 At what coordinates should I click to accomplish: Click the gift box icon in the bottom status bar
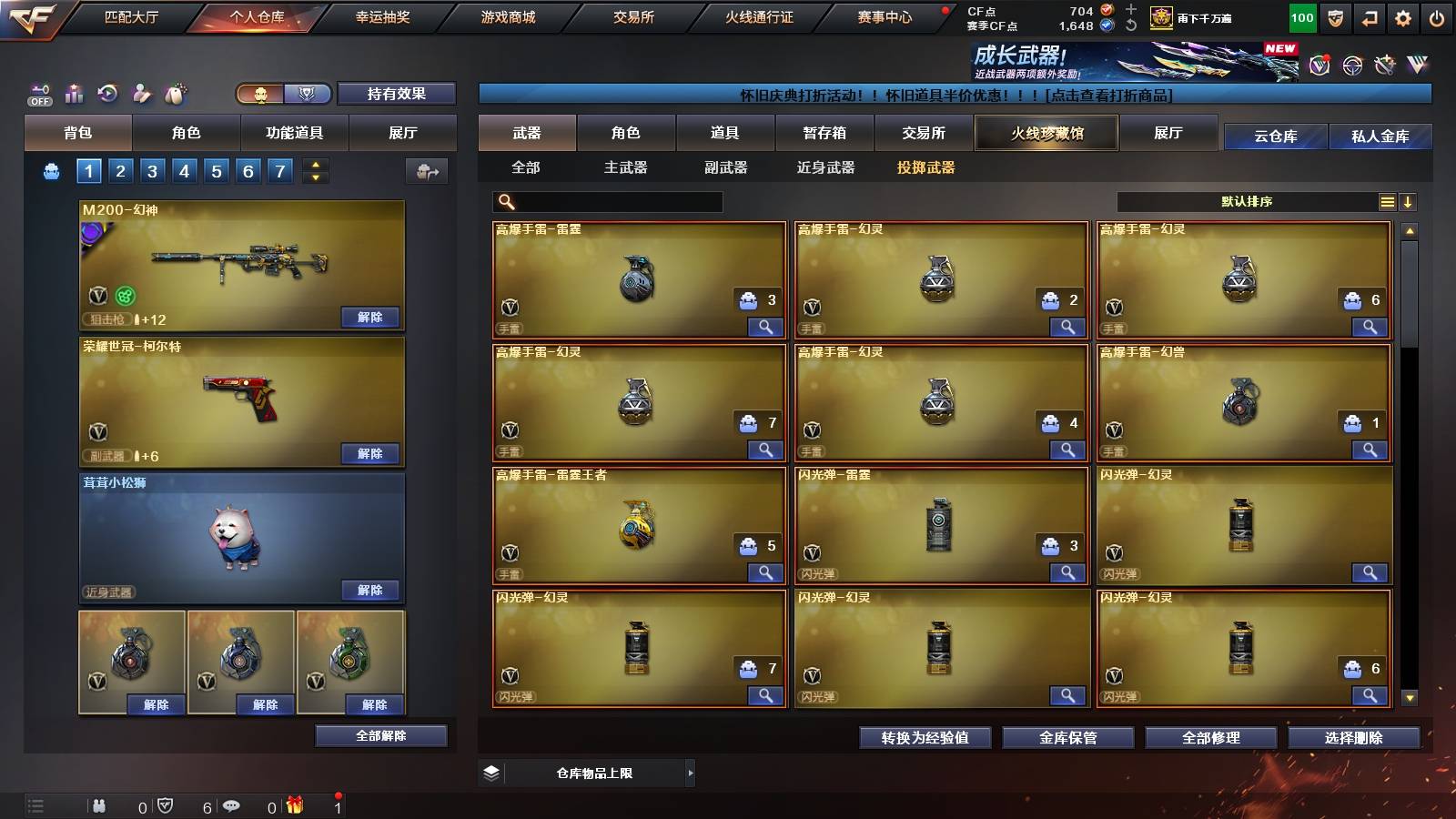[x=292, y=805]
